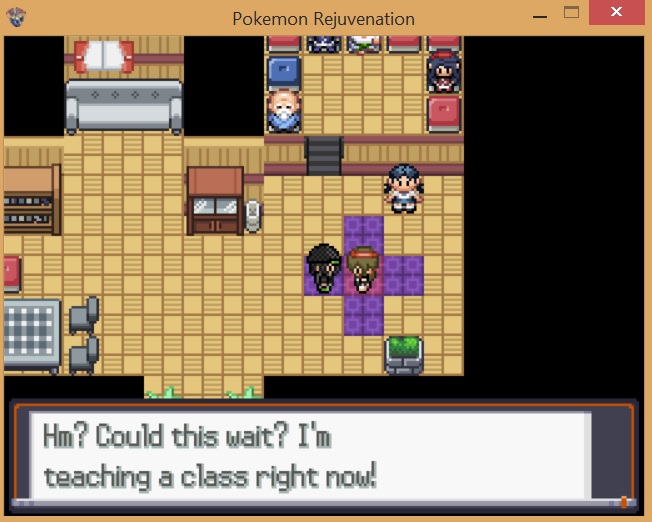Image resolution: width=652 pixels, height=522 pixels.
Task: Minimize the game window
Action: tap(541, 14)
